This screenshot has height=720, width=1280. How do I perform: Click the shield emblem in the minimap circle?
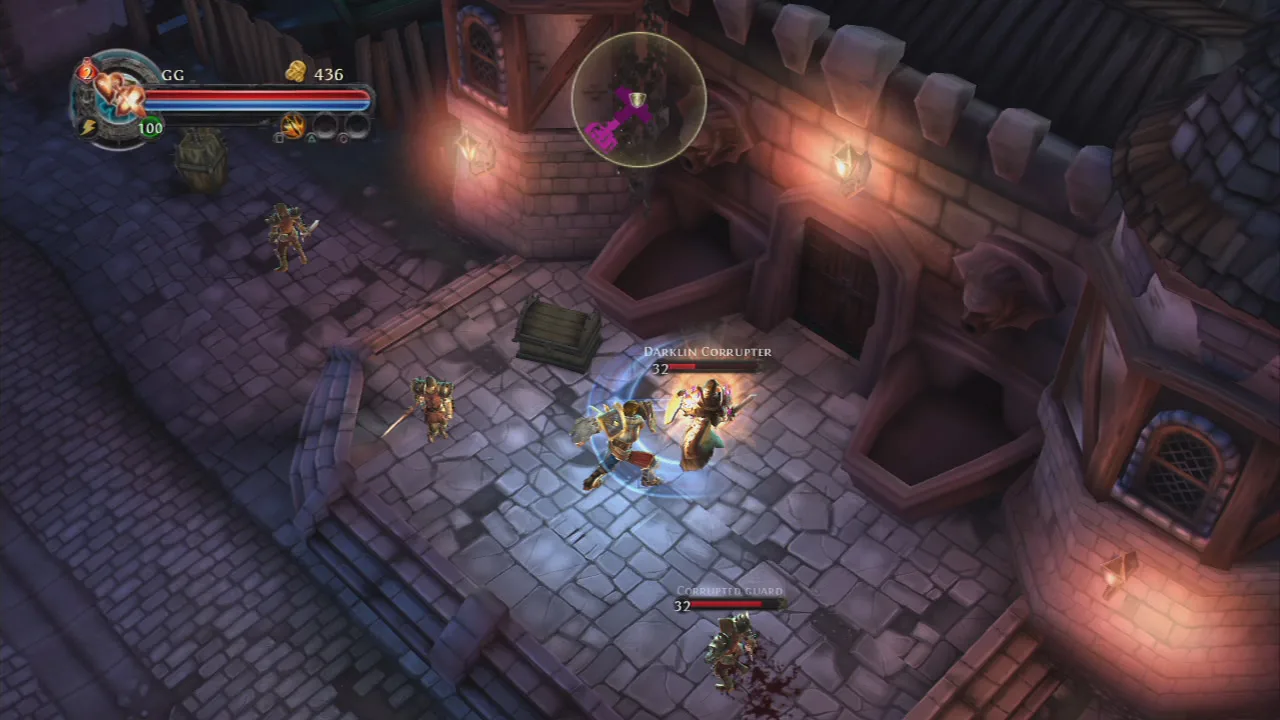tap(635, 99)
